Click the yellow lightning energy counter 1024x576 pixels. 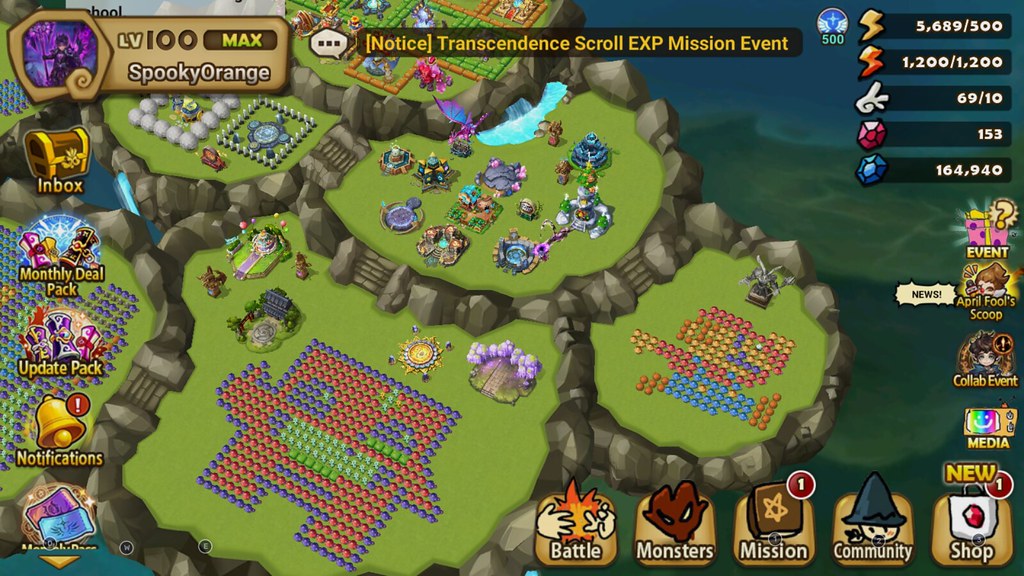click(934, 26)
